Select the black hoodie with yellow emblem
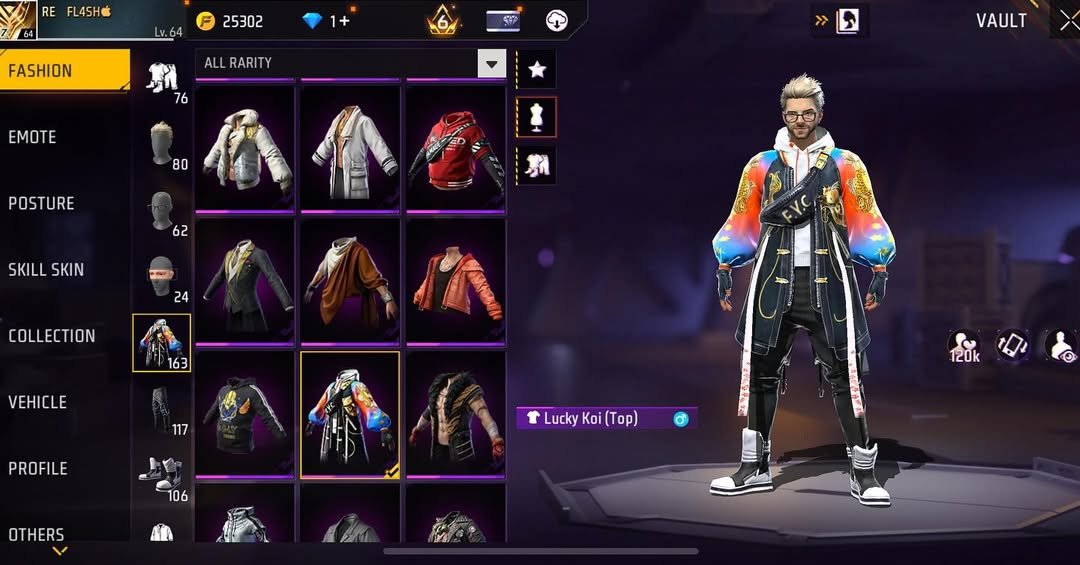This screenshot has height=565, width=1080. [x=245, y=414]
